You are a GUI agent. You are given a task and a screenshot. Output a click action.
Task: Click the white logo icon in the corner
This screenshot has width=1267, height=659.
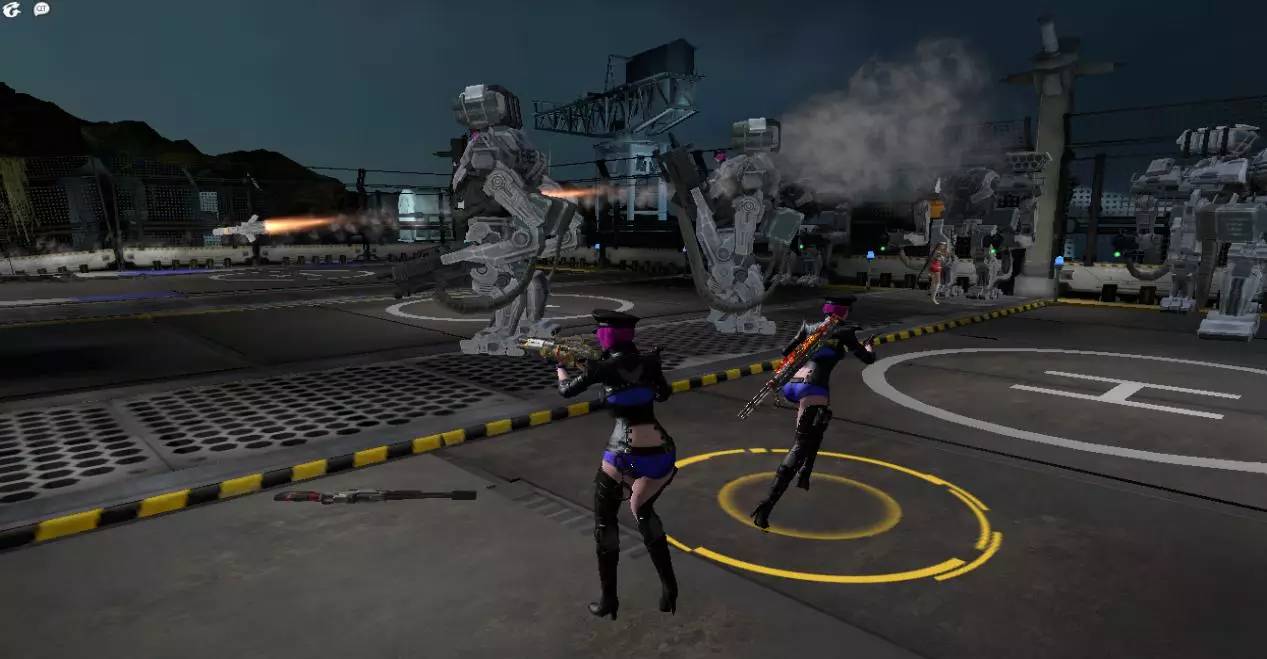(12, 9)
